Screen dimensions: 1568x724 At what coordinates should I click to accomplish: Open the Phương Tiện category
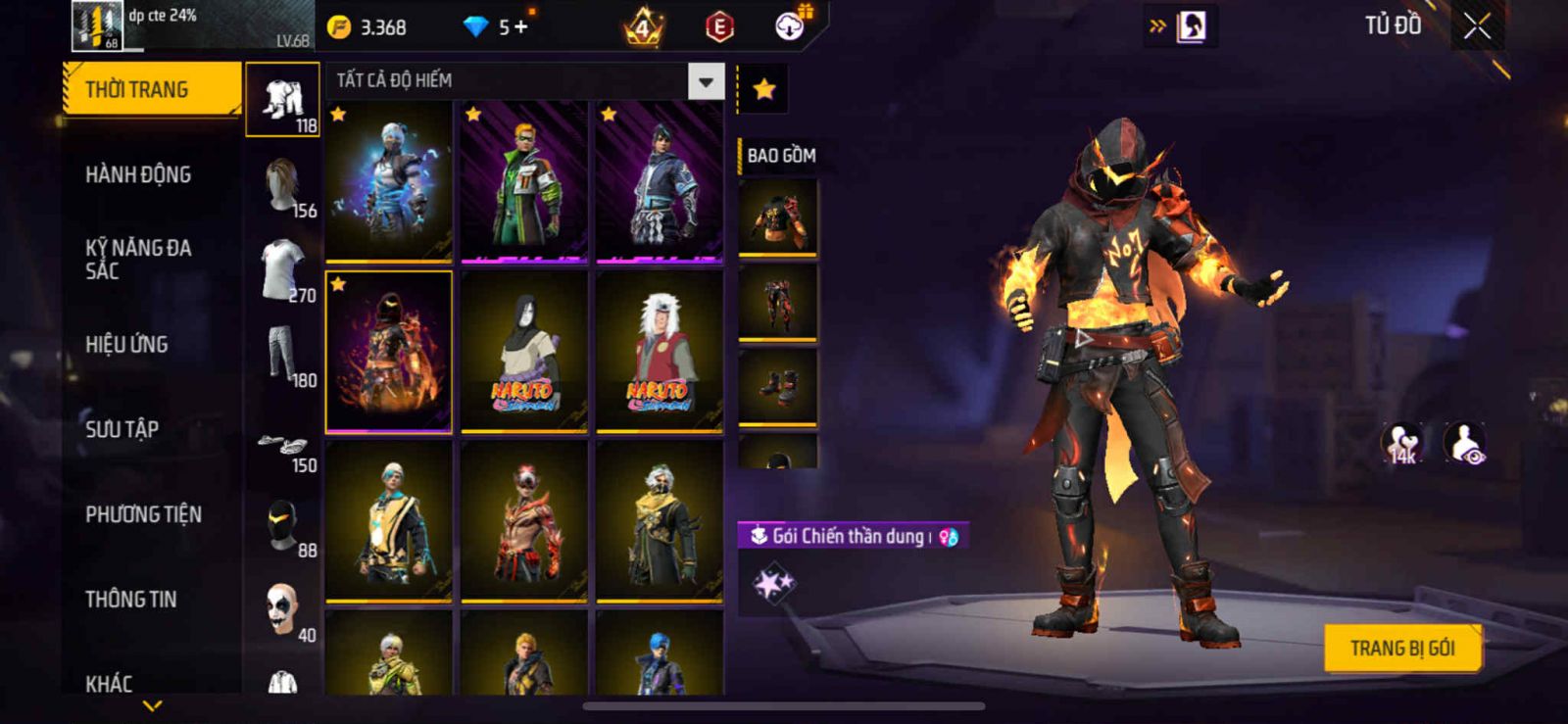tap(144, 514)
